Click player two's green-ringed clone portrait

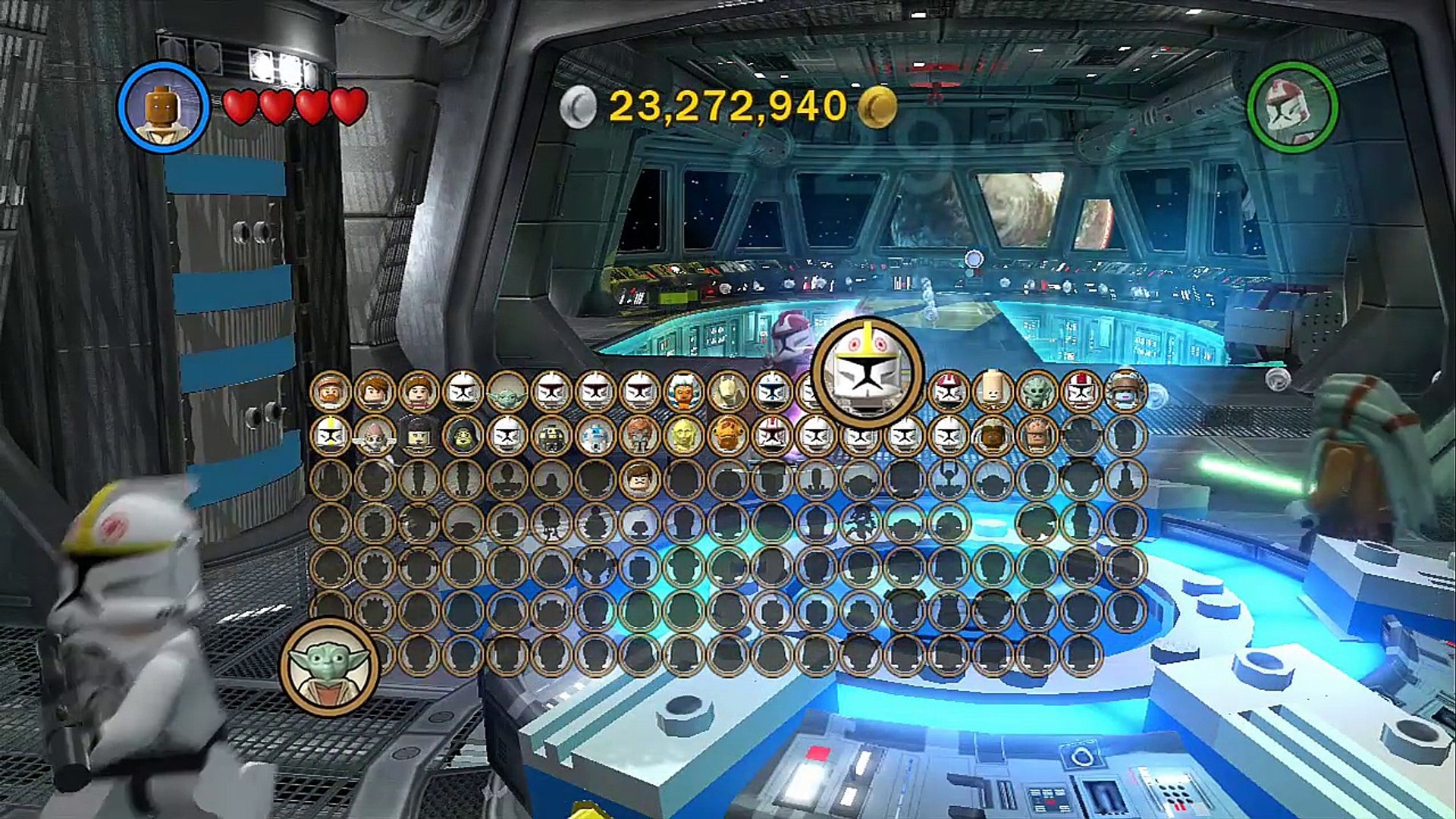point(1292,107)
